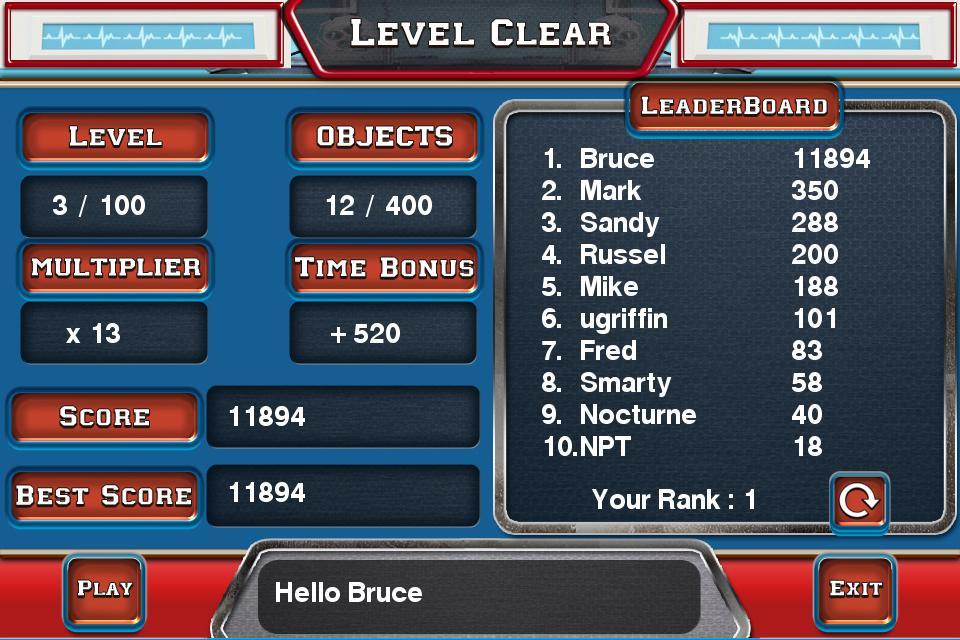The image size is (960, 640).
Task: Tap the Hello Bruce name box
Action: click(478, 593)
